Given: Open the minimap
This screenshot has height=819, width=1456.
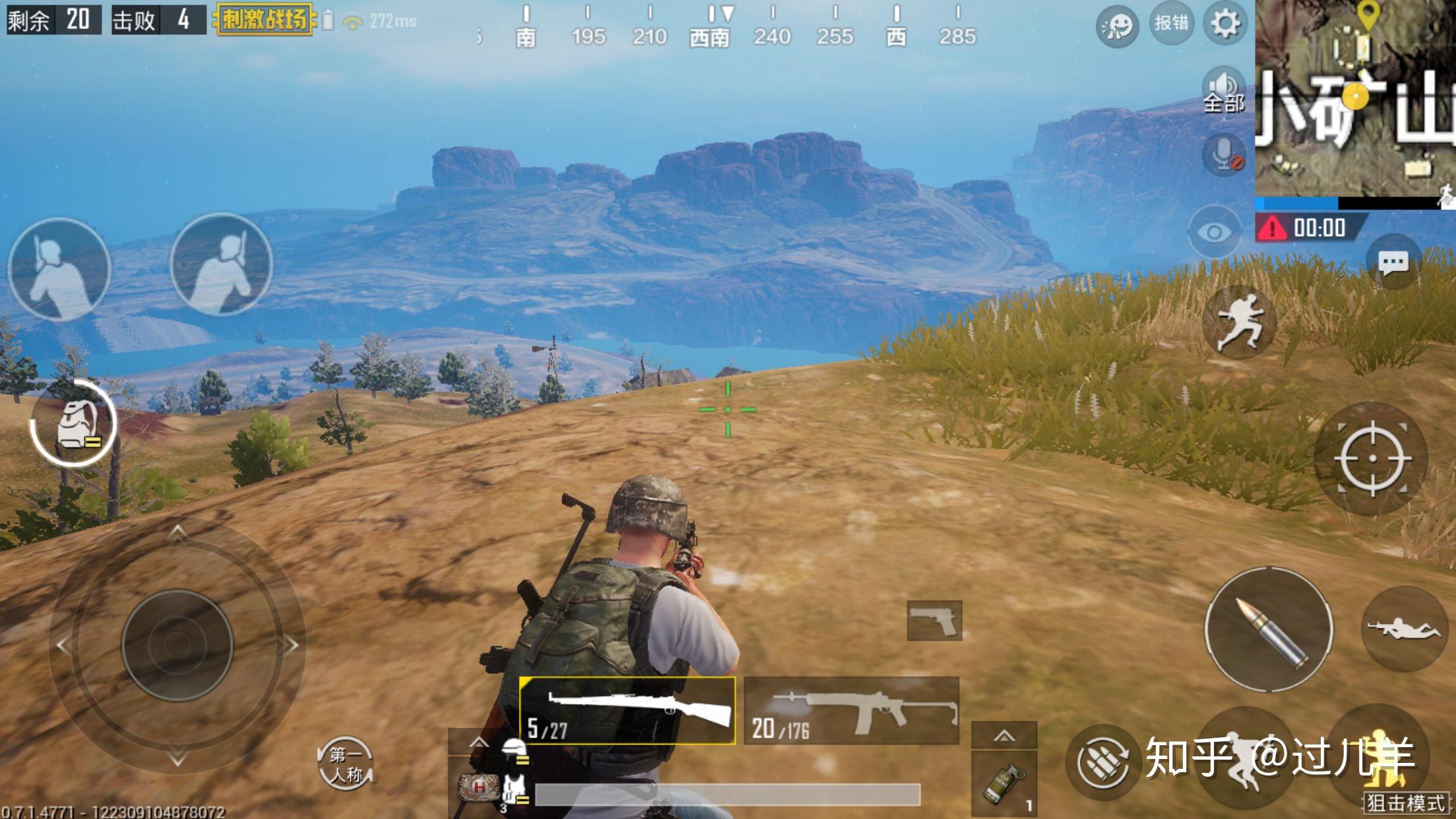Looking at the screenshot, I should click(x=1355, y=99).
